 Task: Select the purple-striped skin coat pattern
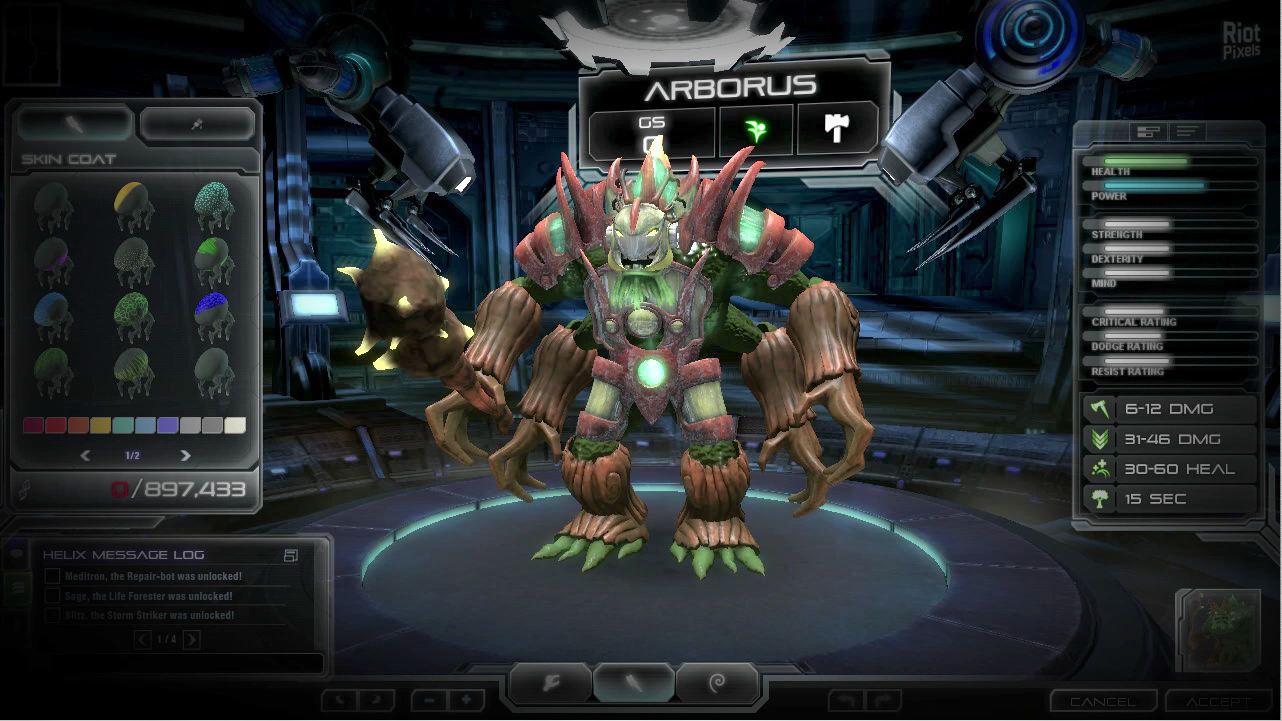coord(52,260)
